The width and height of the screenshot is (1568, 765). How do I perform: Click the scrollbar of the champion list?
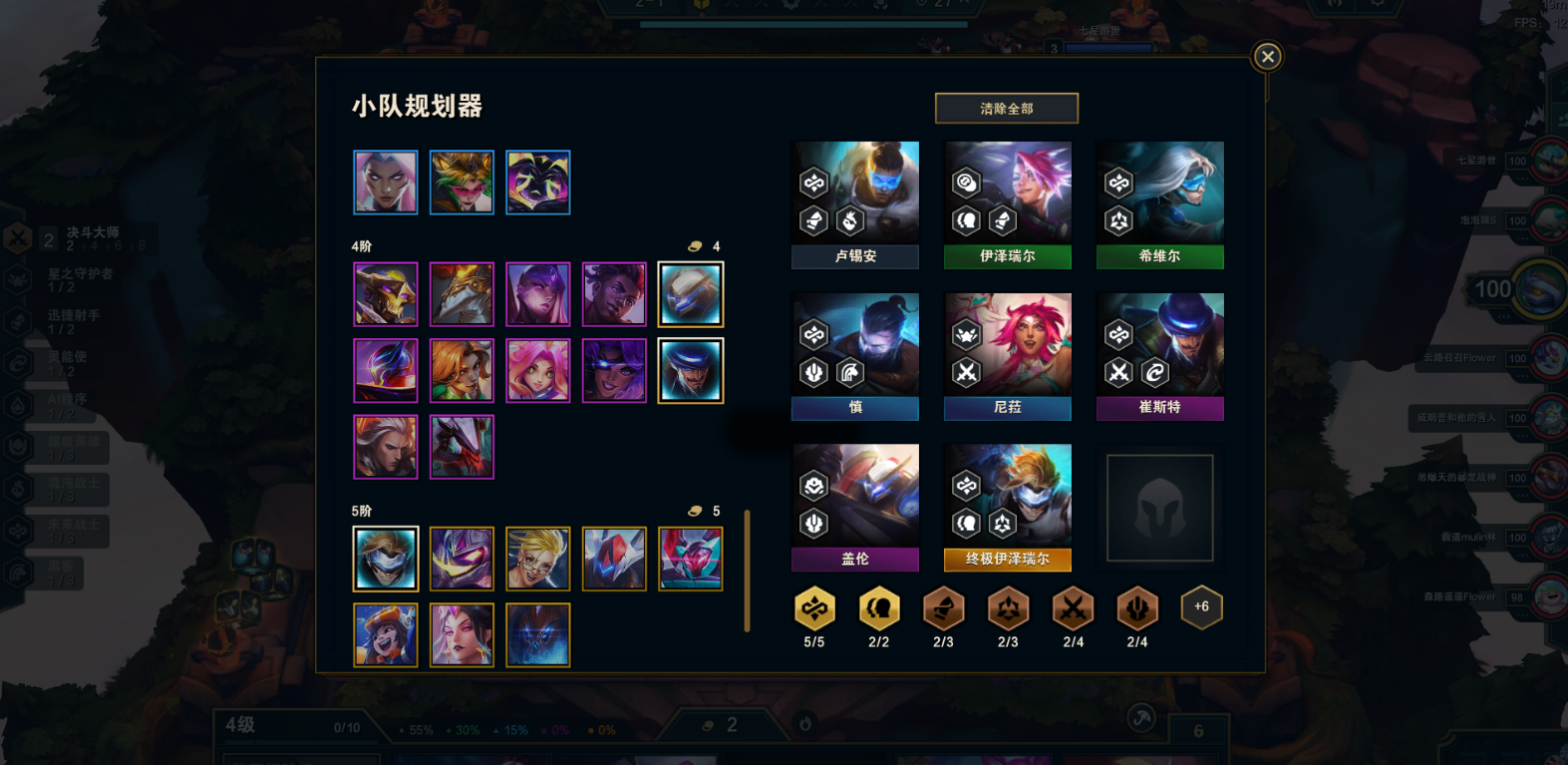[747, 571]
